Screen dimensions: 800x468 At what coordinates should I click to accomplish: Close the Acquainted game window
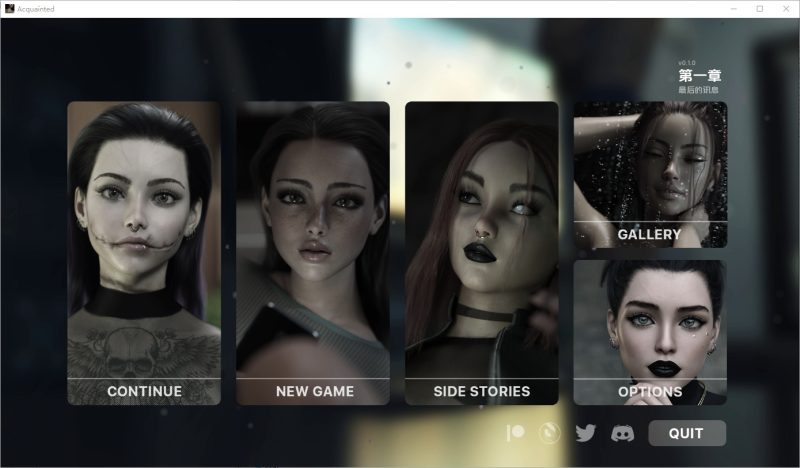787,8
